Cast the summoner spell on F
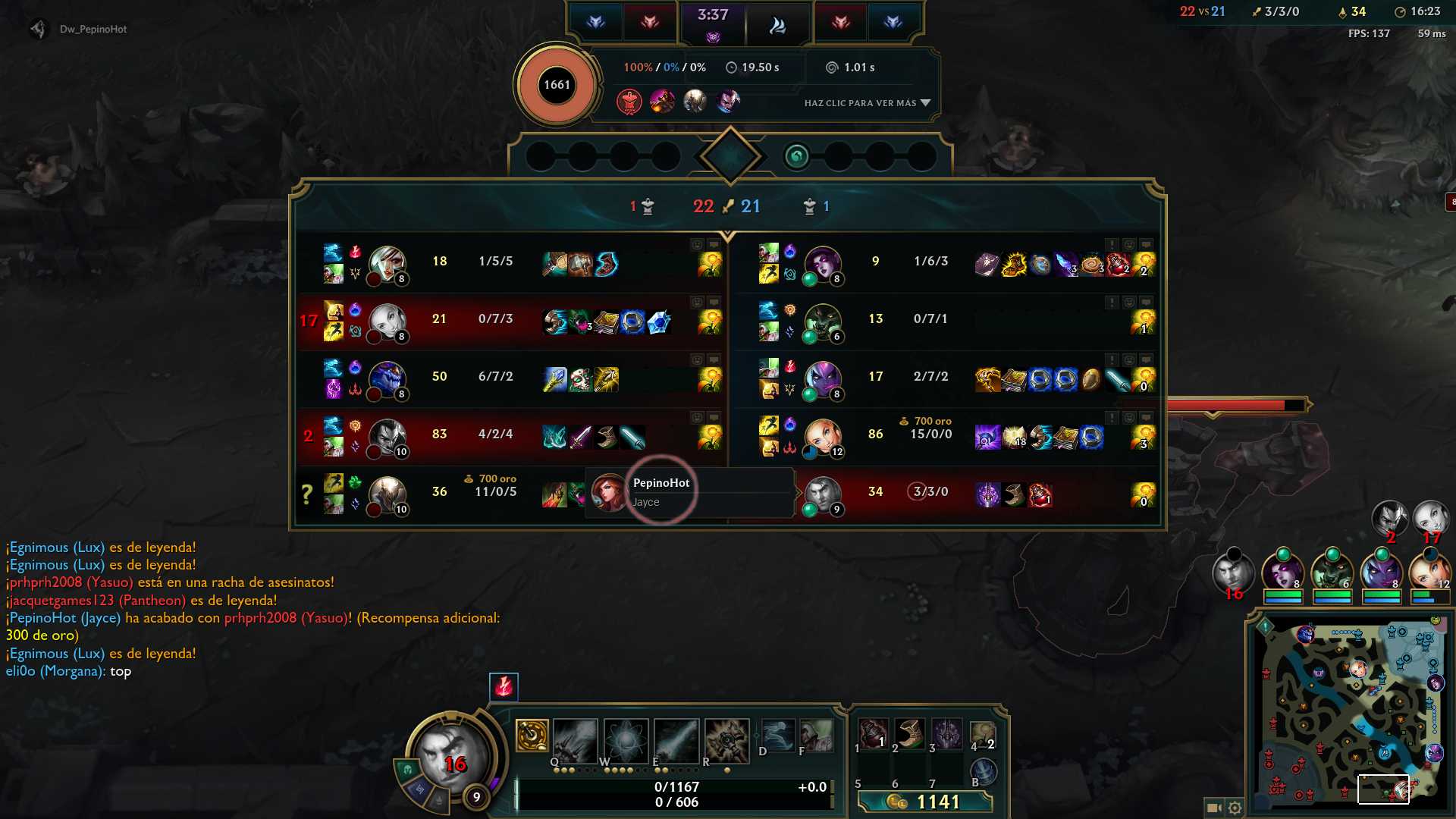The image size is (1456, 819). [x=816, y=735]
